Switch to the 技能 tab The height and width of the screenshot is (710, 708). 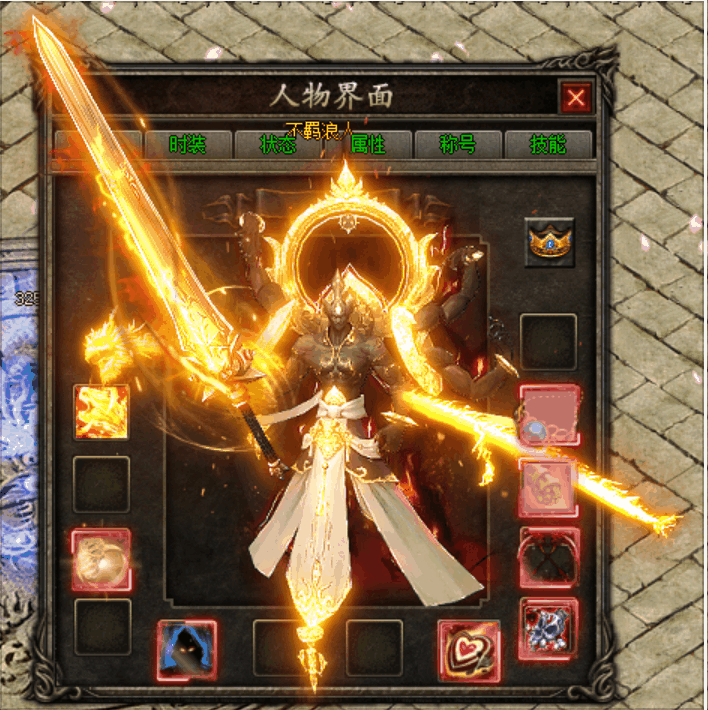click(x=548, y=144)
